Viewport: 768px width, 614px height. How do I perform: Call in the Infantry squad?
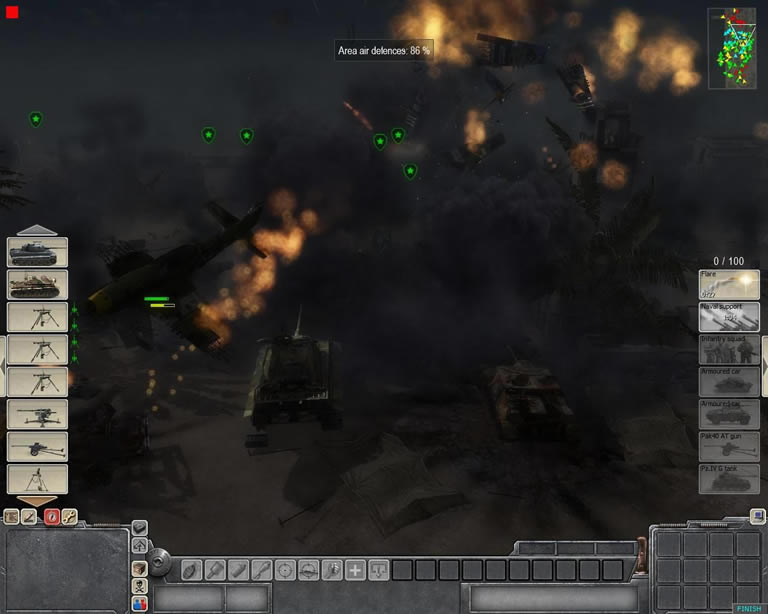click(729, 349)
